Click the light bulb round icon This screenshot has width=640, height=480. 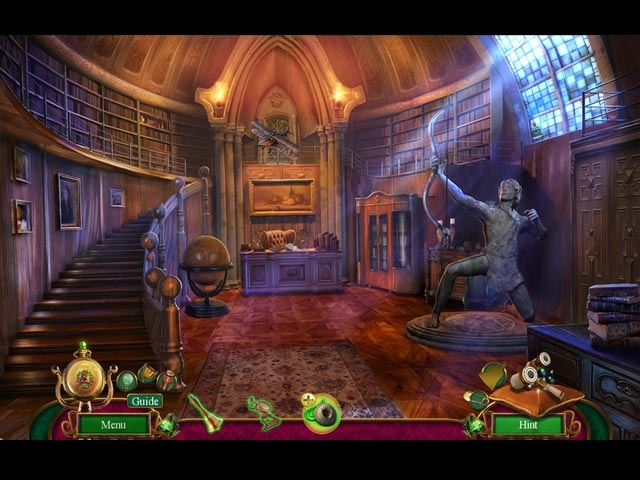click(x=127, y=380)
